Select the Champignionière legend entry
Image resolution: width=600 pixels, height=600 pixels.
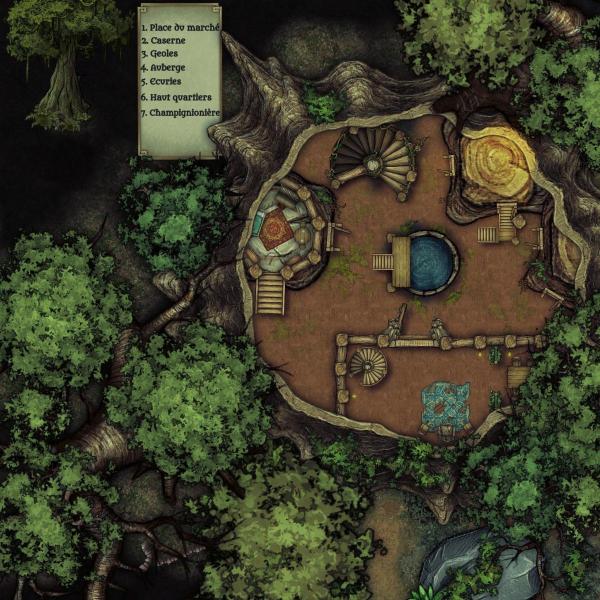[x=178, y=113]
